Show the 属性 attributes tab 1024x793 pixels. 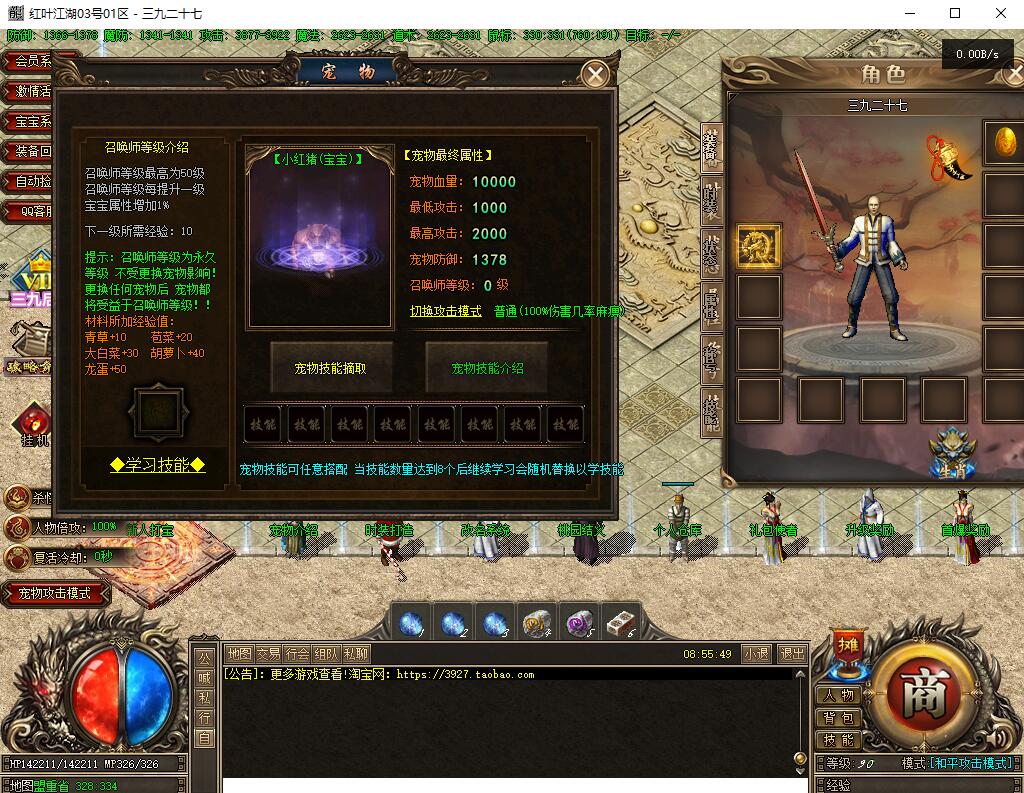[711, 305]
